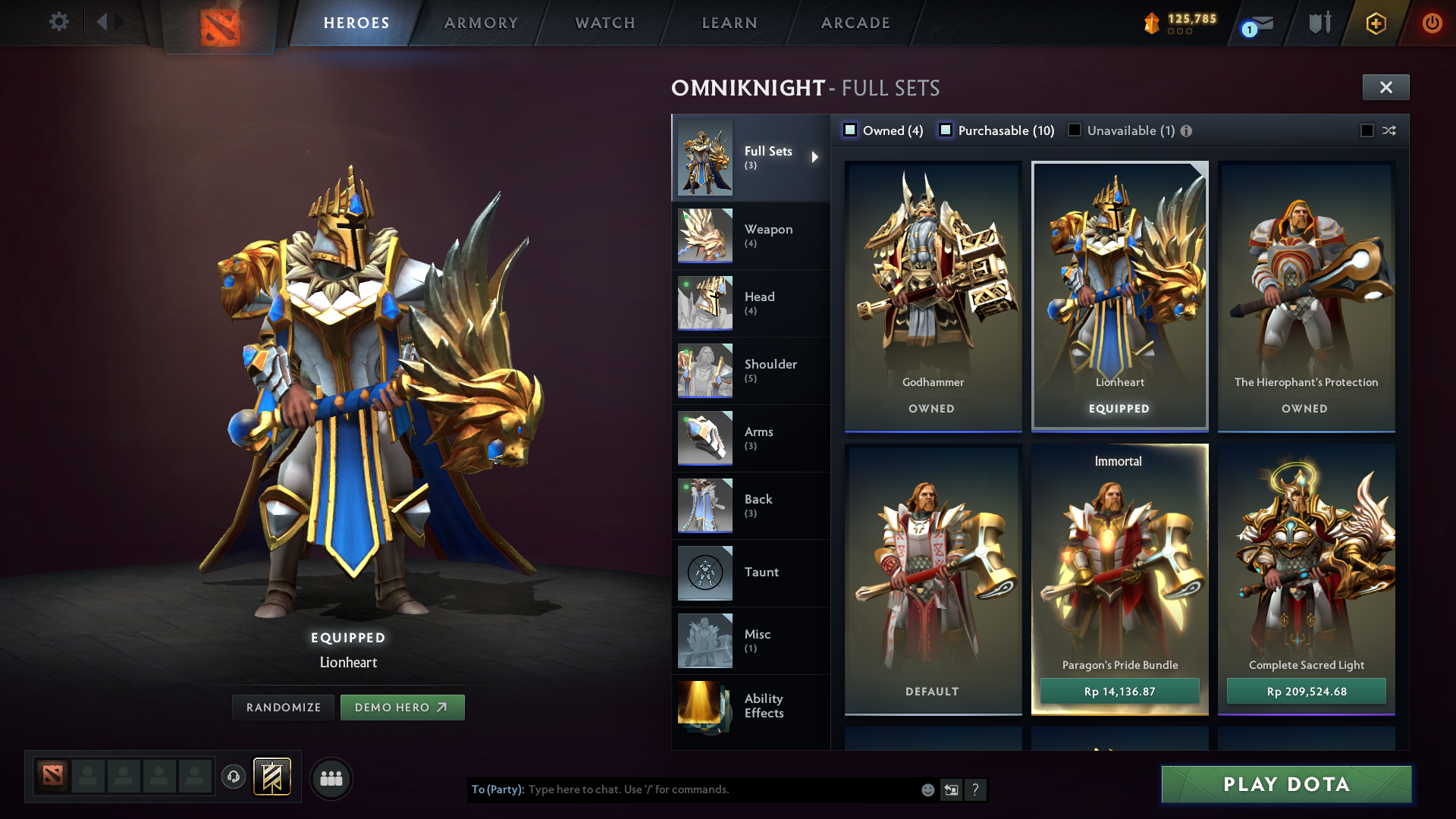The width and height of the screenshot is (1456, 819).
Task: Click the voice chat headset icon
Action: tap(233, 777)
